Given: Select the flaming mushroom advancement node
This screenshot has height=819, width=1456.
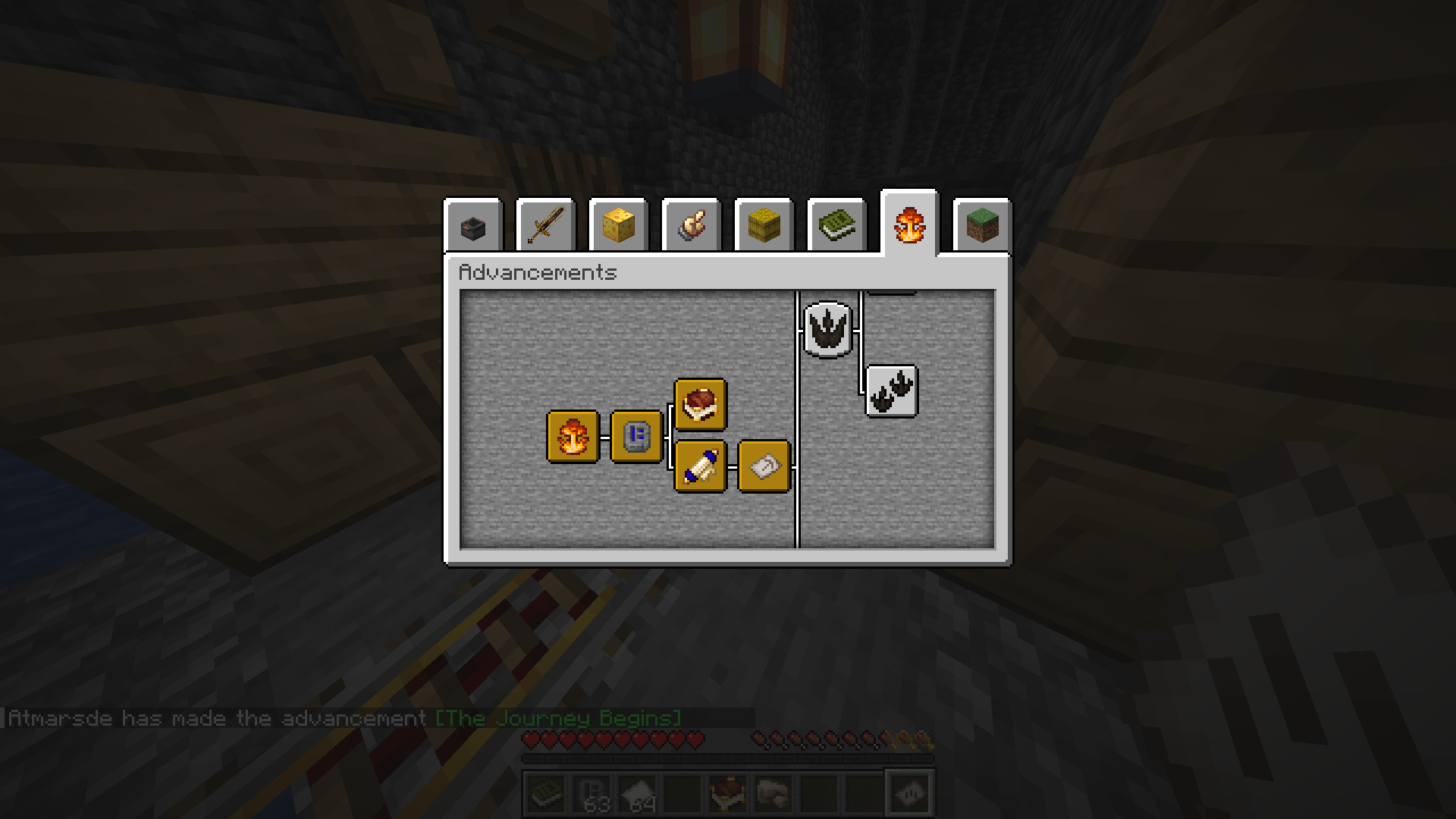Looking at the screenshot, I should coord(573,436).
